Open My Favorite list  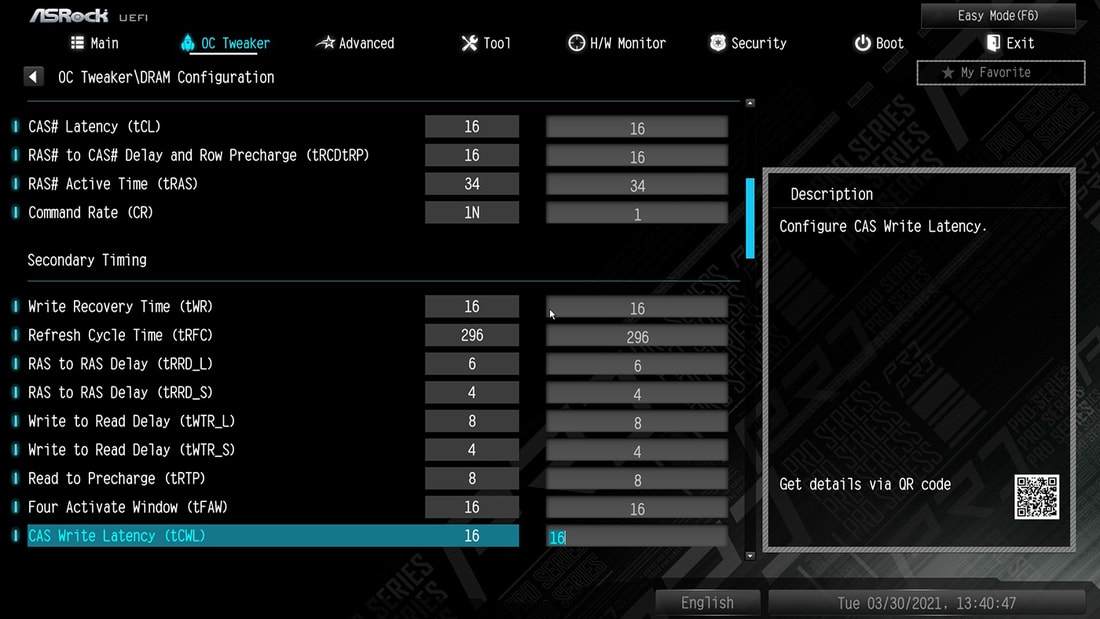coord(1000,72)
